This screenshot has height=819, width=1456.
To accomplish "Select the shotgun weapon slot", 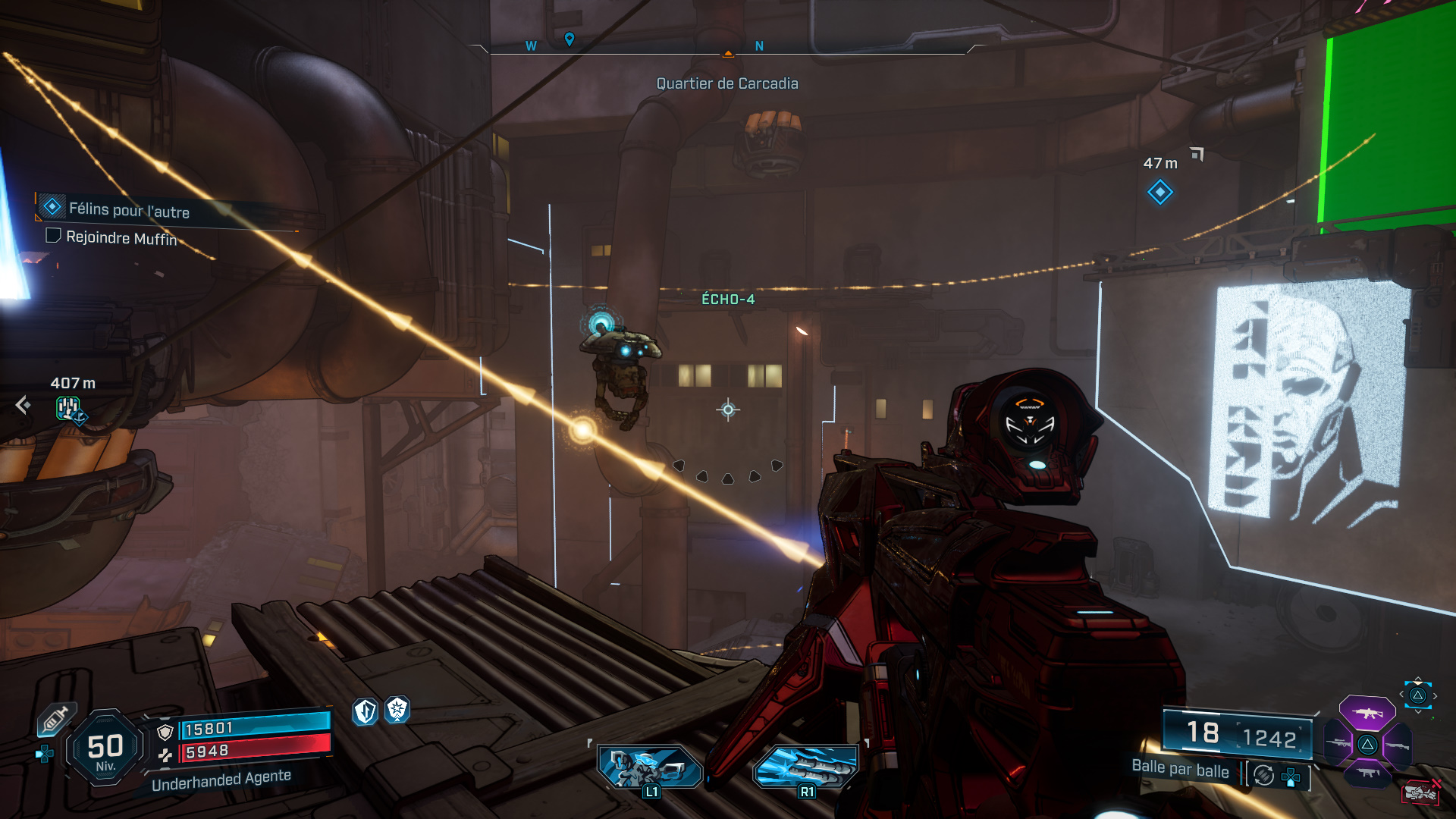I will (x=1398, y=746).
